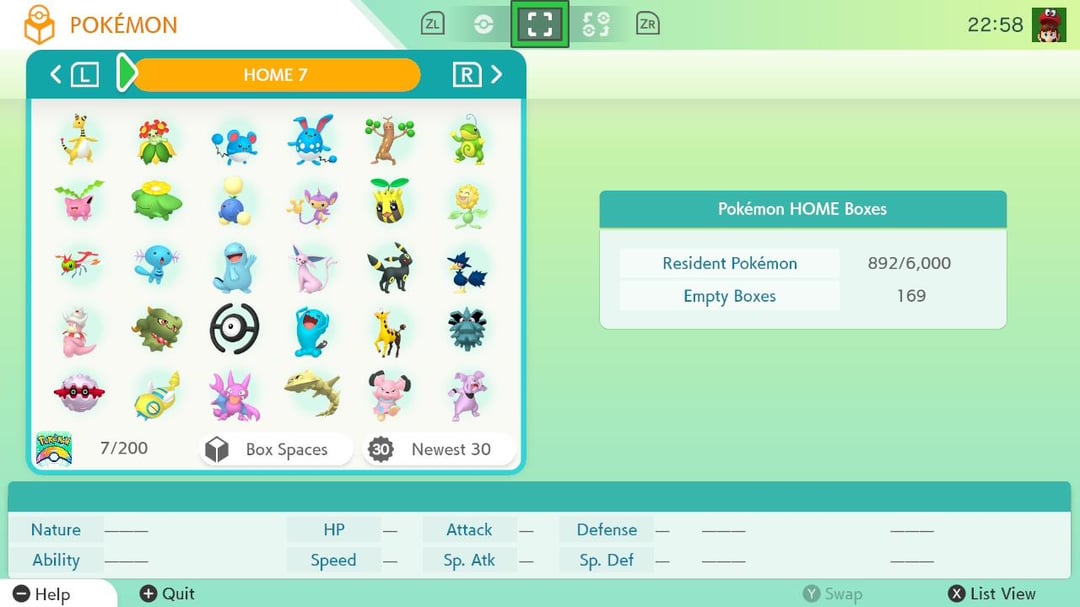
Task: Open the user profile avatar
Action: [1048, 24]
